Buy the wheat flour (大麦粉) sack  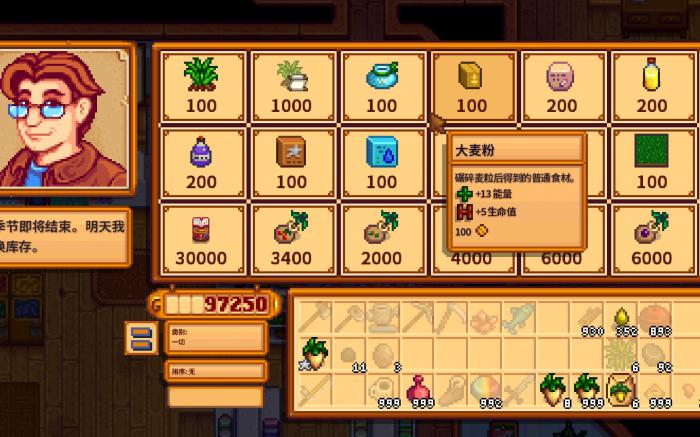click(472, 84)
